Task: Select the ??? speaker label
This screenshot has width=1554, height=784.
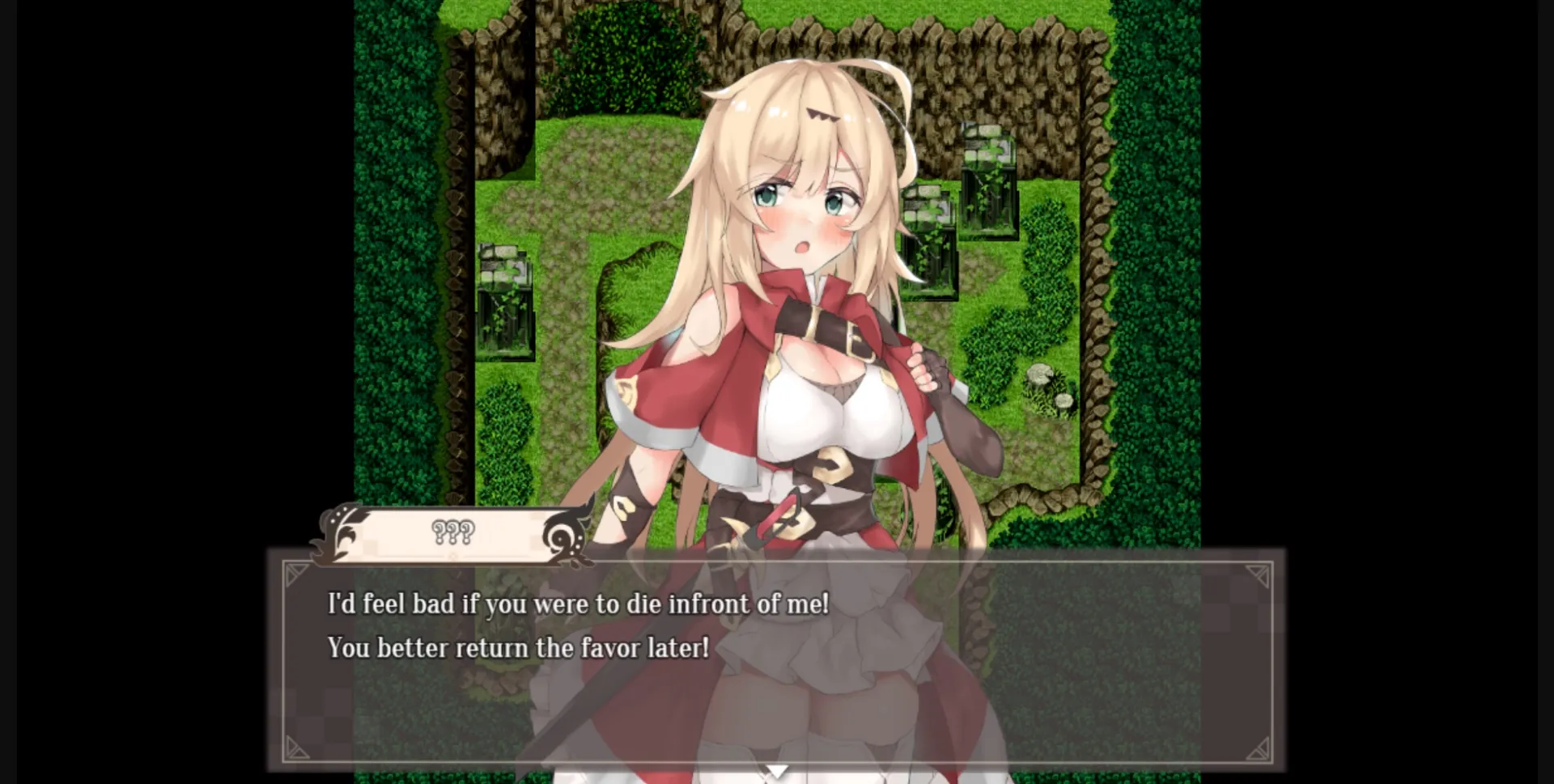Action: pos(450,532)
